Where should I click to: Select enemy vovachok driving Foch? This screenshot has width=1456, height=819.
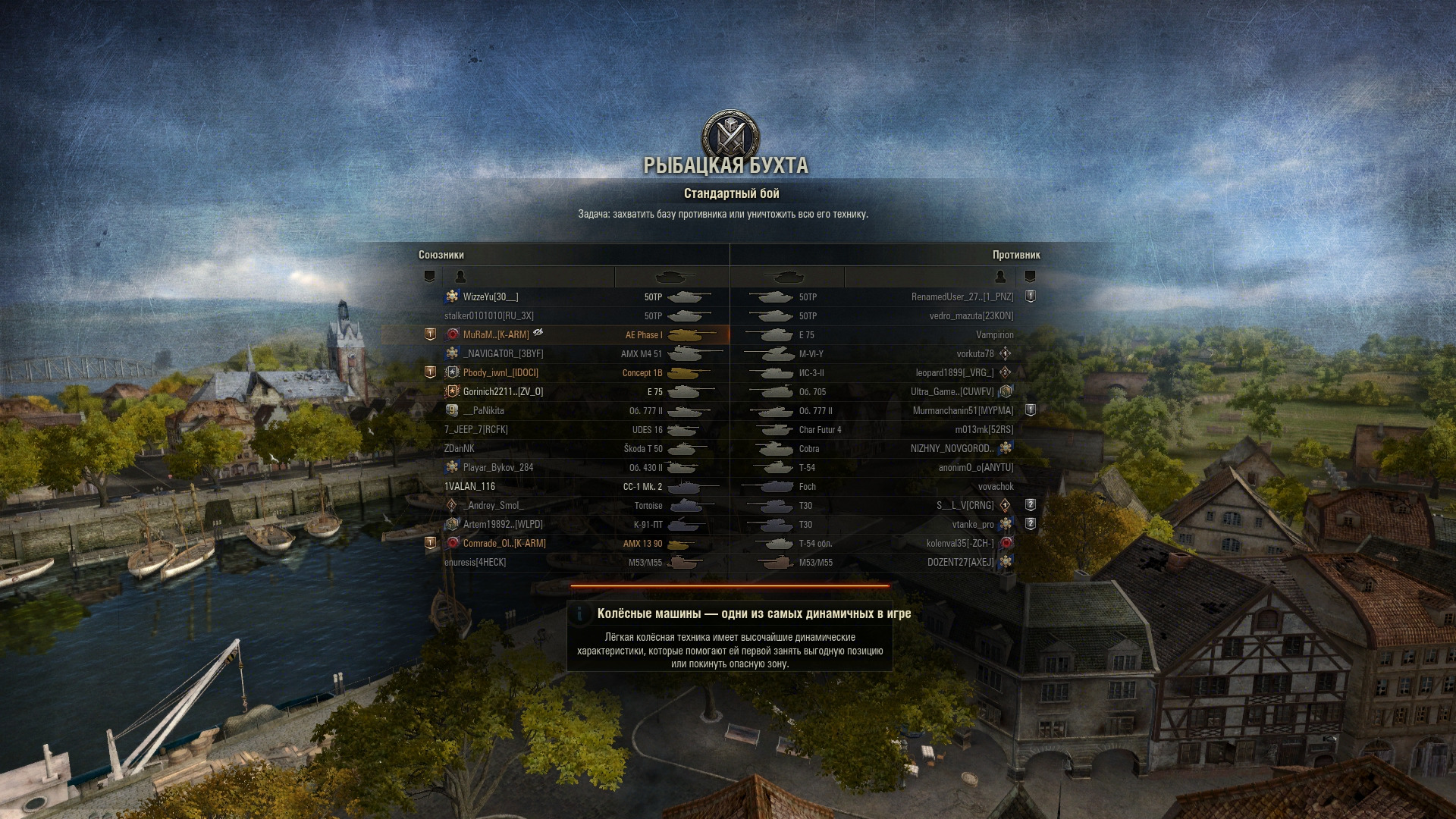click(x=995, y=487)
